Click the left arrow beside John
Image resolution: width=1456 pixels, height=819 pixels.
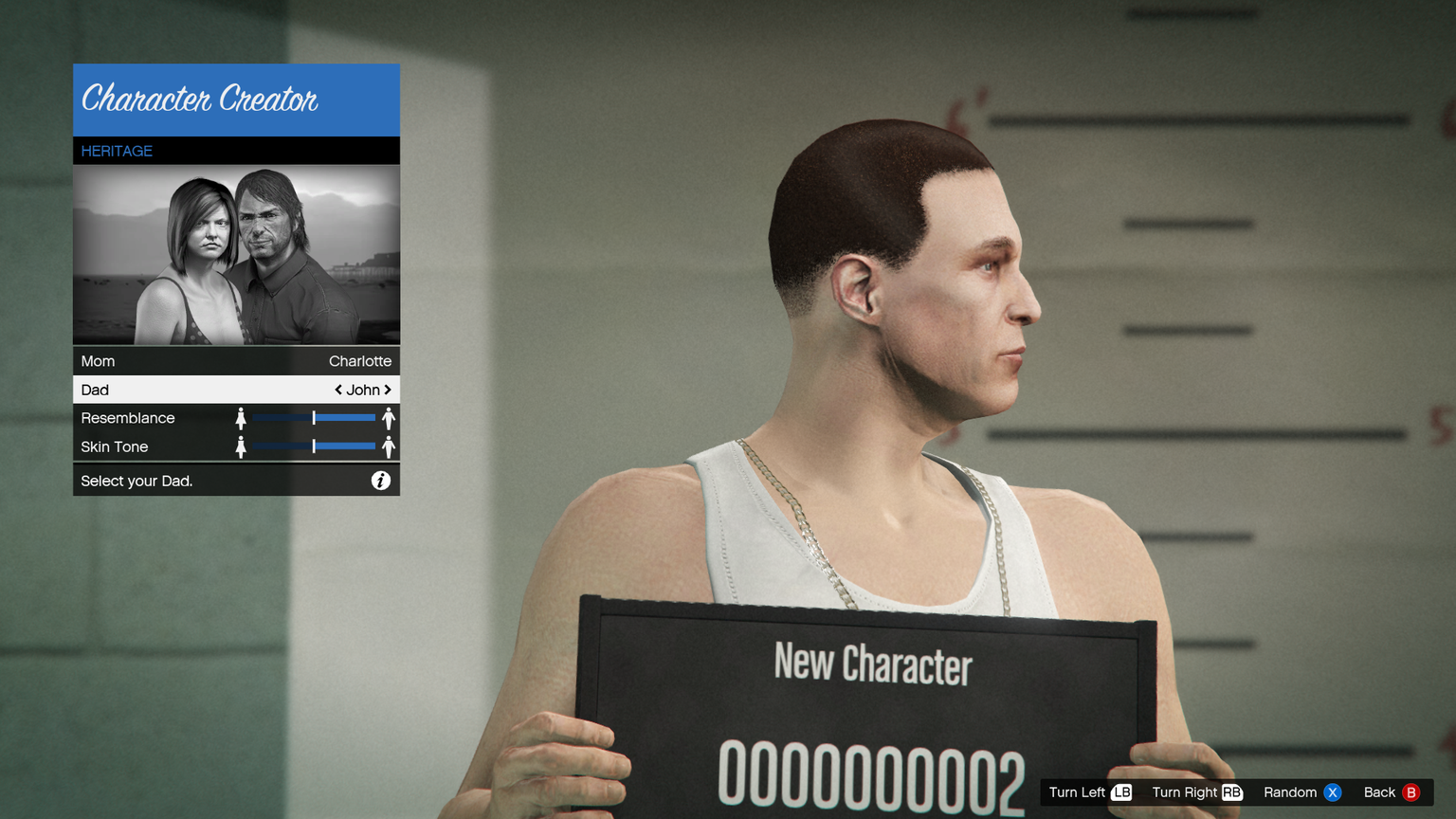[x=338, y=390]
